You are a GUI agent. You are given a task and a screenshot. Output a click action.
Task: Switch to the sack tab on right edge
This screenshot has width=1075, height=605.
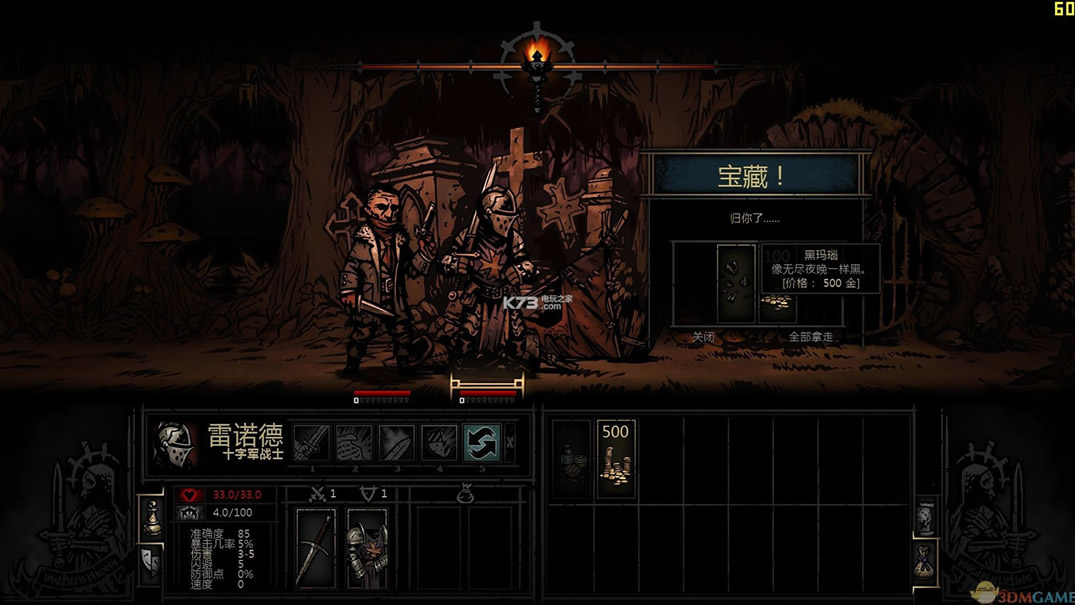click(x=926, y=561)
